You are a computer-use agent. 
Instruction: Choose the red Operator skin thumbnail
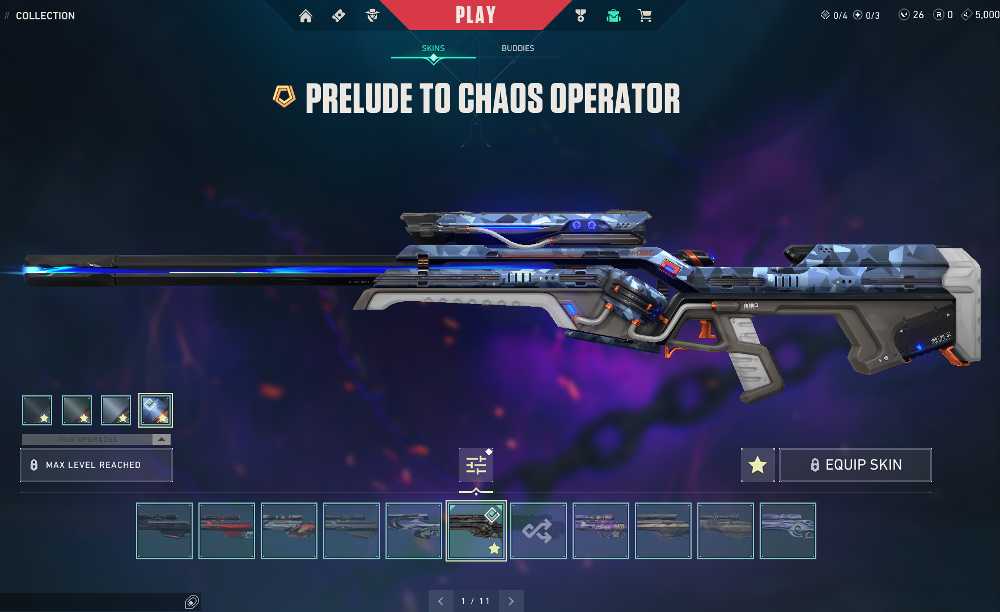point(227,530)
